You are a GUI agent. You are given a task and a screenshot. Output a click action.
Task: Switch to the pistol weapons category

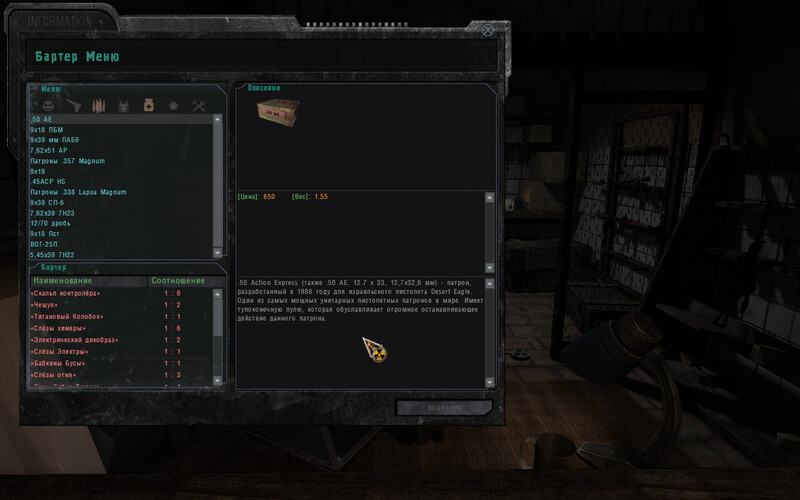75,105
